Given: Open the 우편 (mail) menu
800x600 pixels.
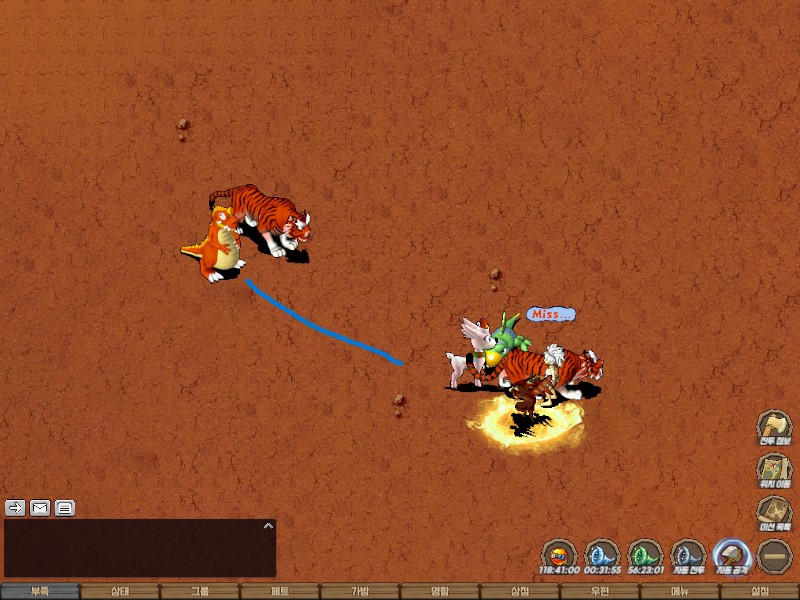Looking at the screenshot, I should 600,591.
